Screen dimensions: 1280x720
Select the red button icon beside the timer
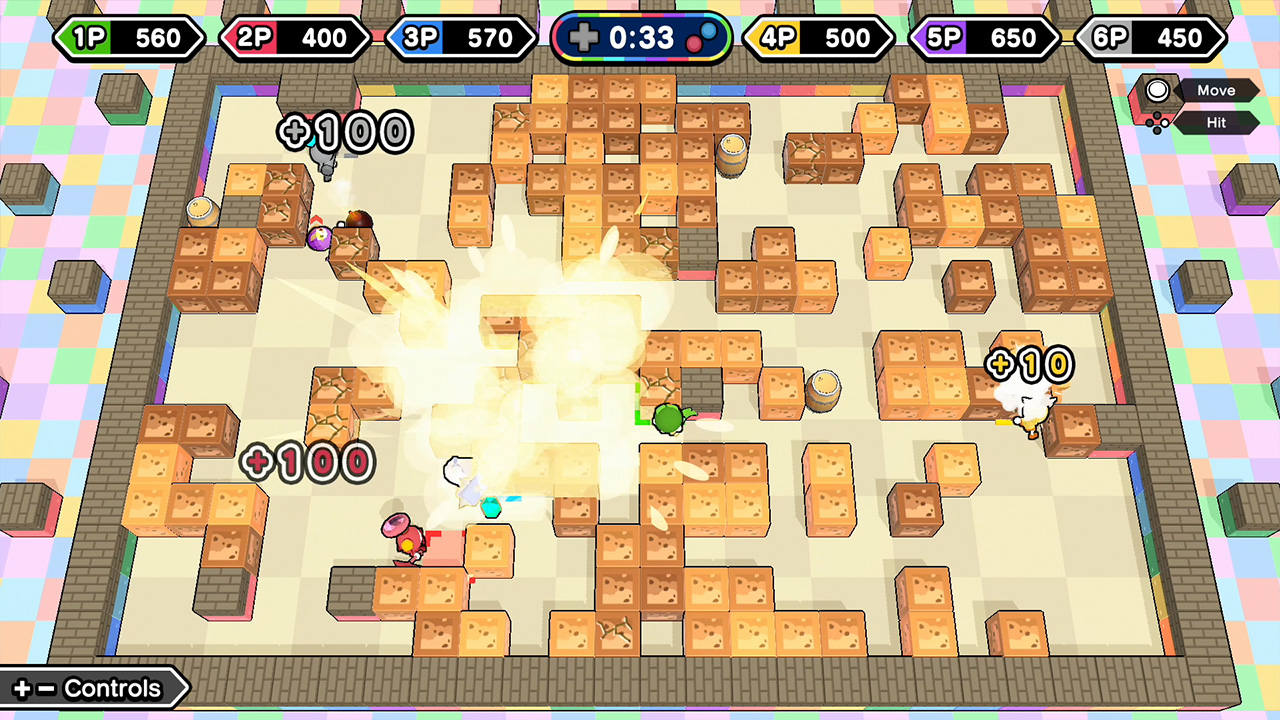point(695,43)
